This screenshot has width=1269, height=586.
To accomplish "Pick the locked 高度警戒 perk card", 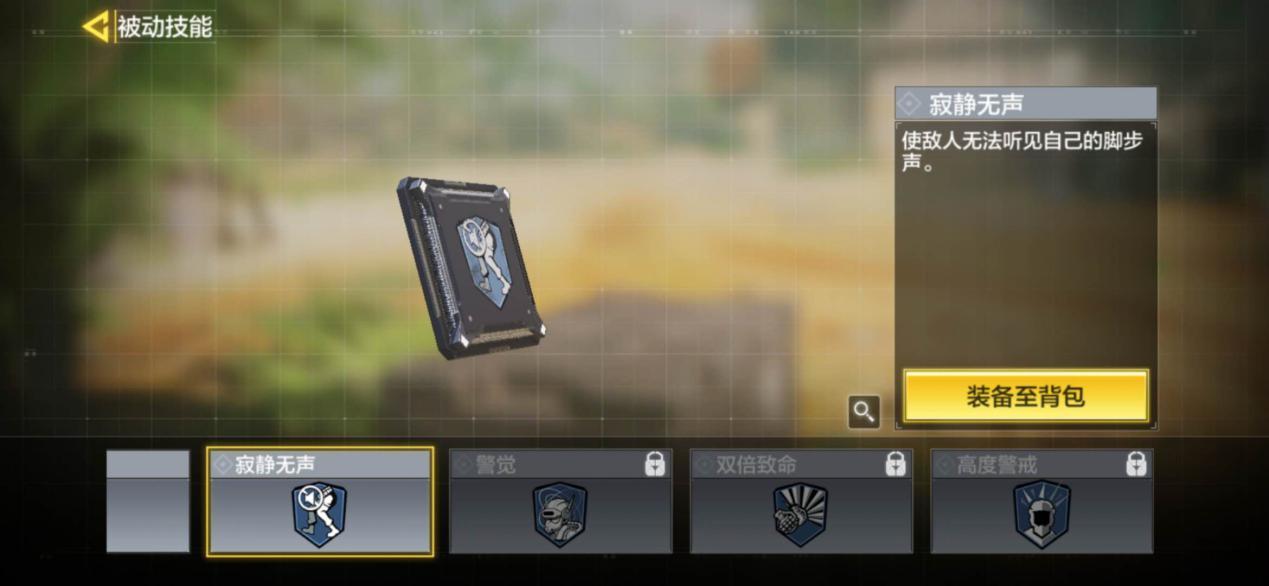I will click(x=1042, y=501).
